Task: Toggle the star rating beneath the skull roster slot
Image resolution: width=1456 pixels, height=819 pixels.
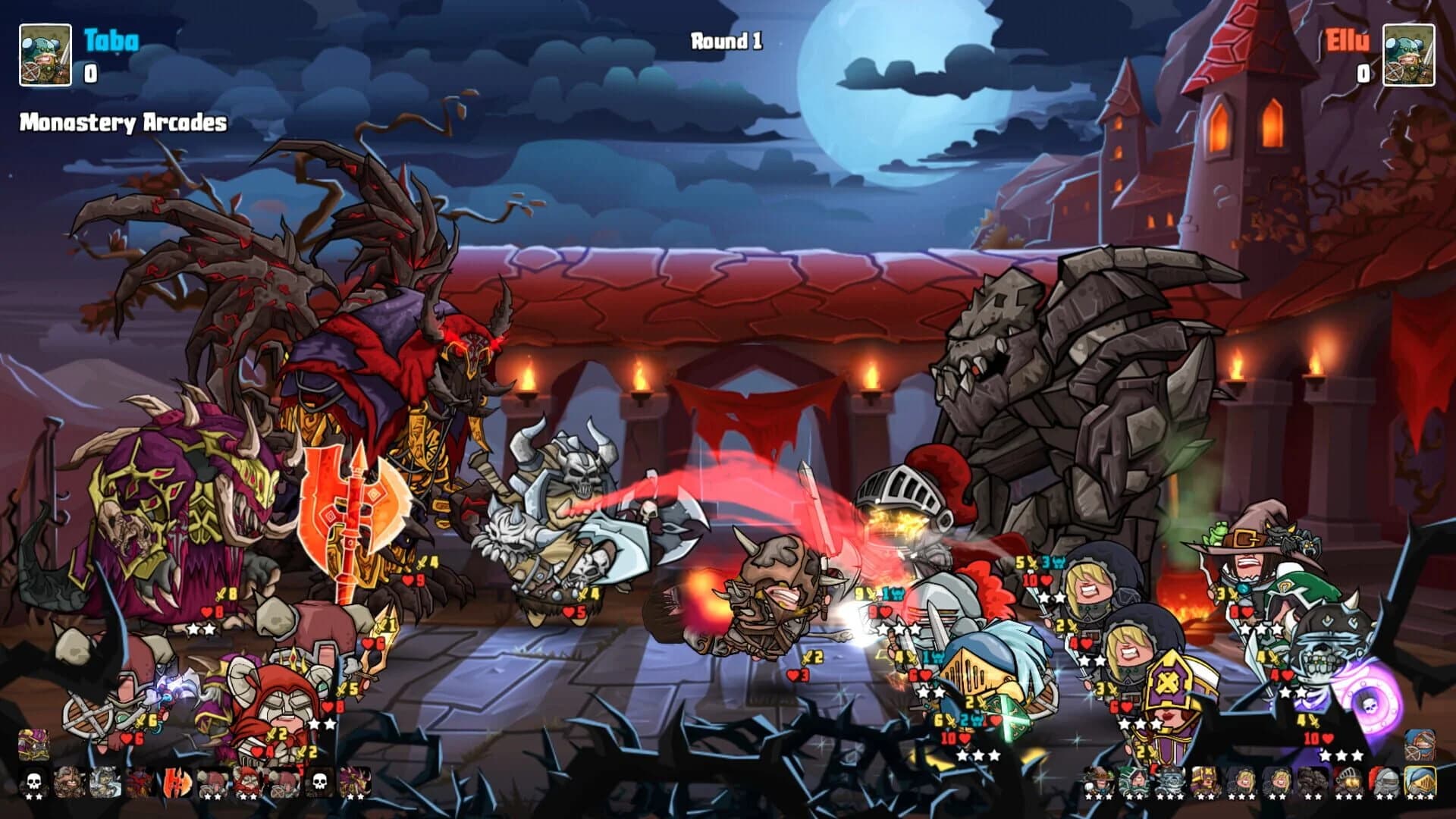Action: (x=34, y=795)
